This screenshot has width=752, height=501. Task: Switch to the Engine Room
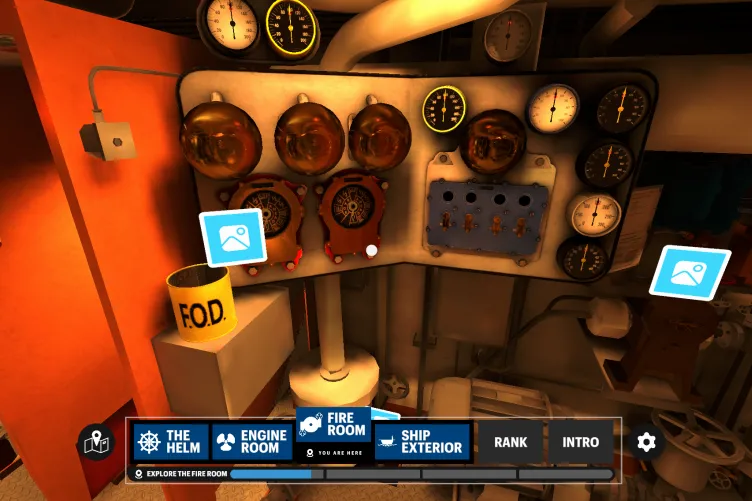(x=251, y=442)
